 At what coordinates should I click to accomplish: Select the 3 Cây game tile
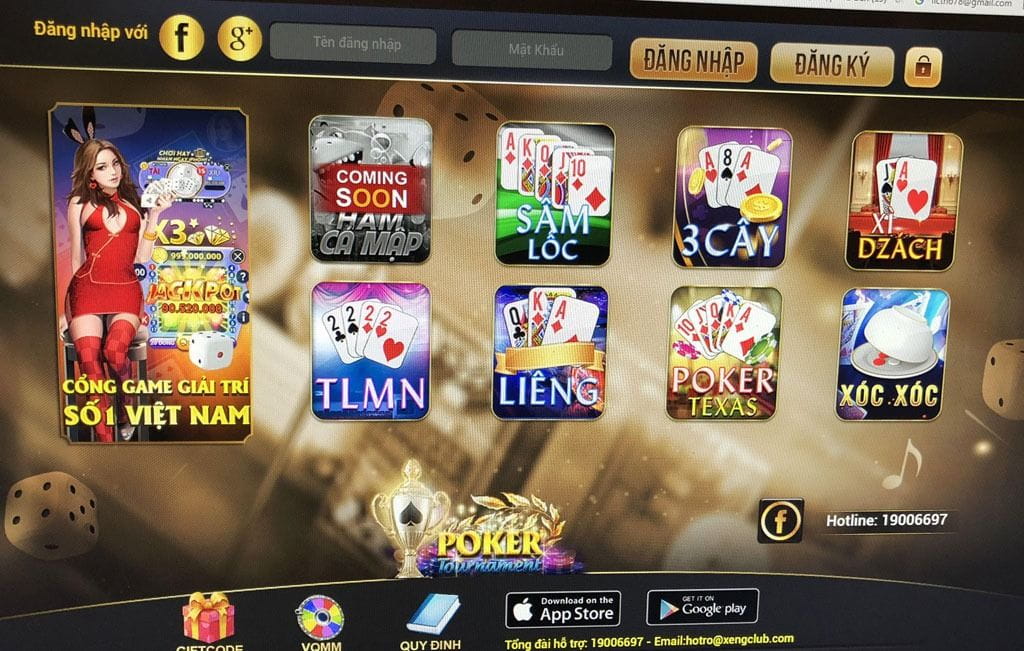click(x=734, y=197)
